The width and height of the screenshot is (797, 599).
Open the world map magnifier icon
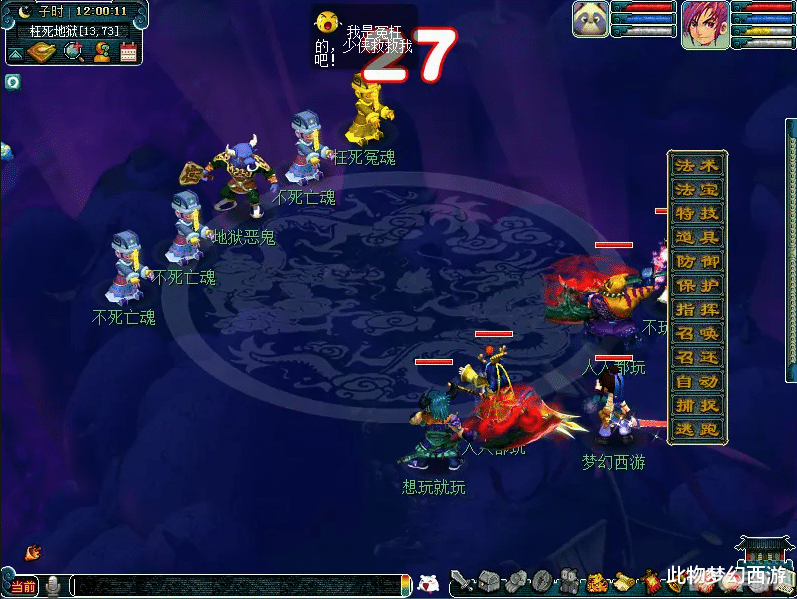click(x=73, y=52)
